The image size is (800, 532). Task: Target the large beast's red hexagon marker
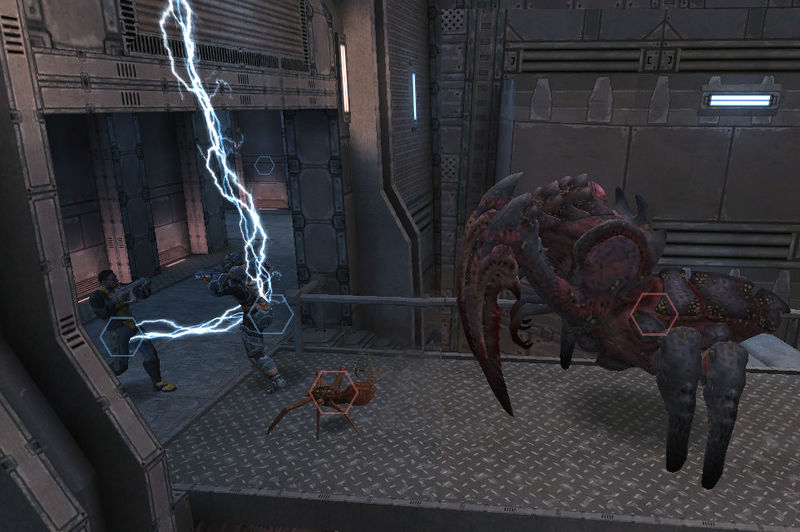(x=653, y=316)
